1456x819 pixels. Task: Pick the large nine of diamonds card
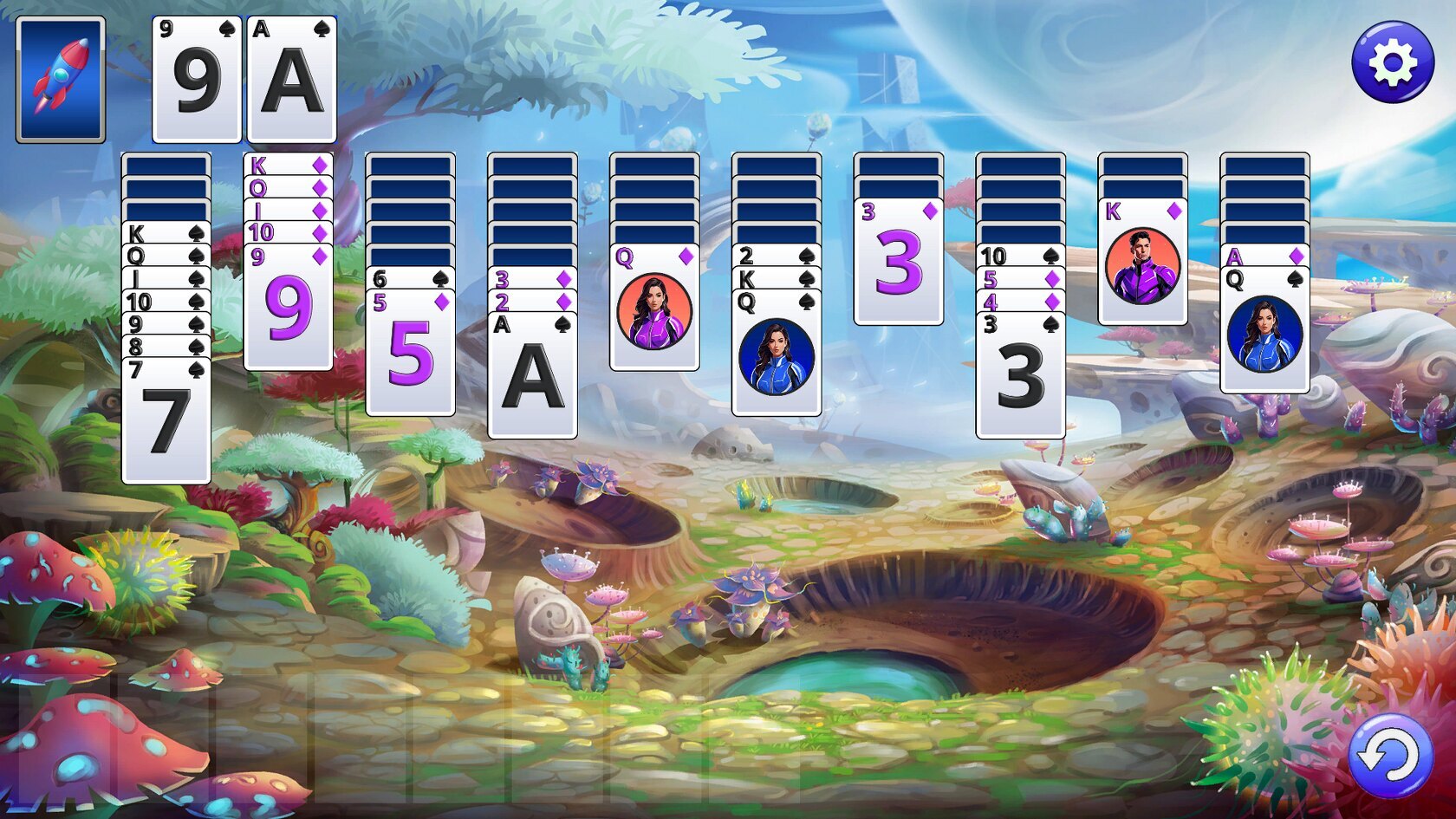click(x=288, y=308)
